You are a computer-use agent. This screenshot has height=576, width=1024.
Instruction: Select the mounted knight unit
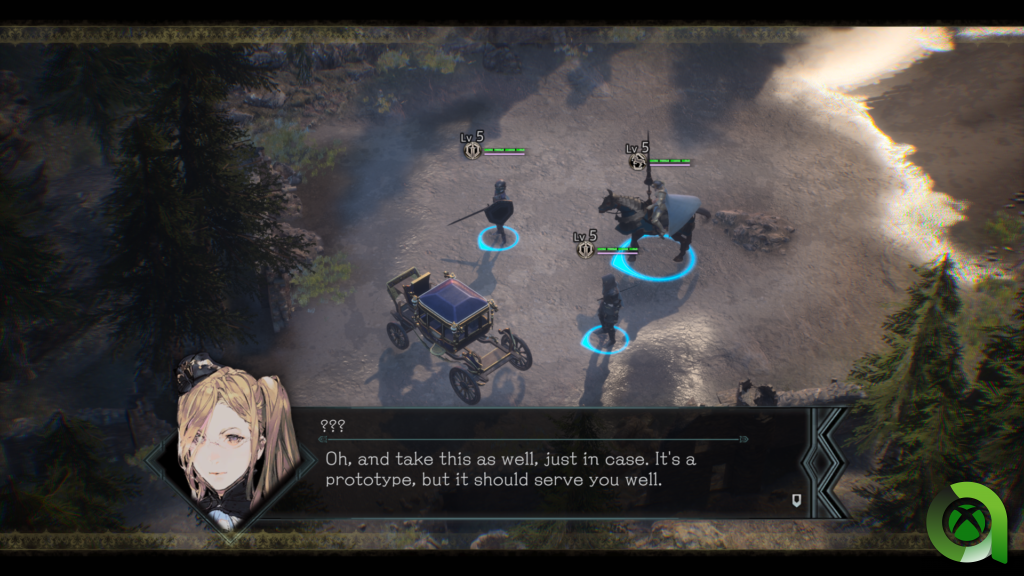(x=655, y=219)
